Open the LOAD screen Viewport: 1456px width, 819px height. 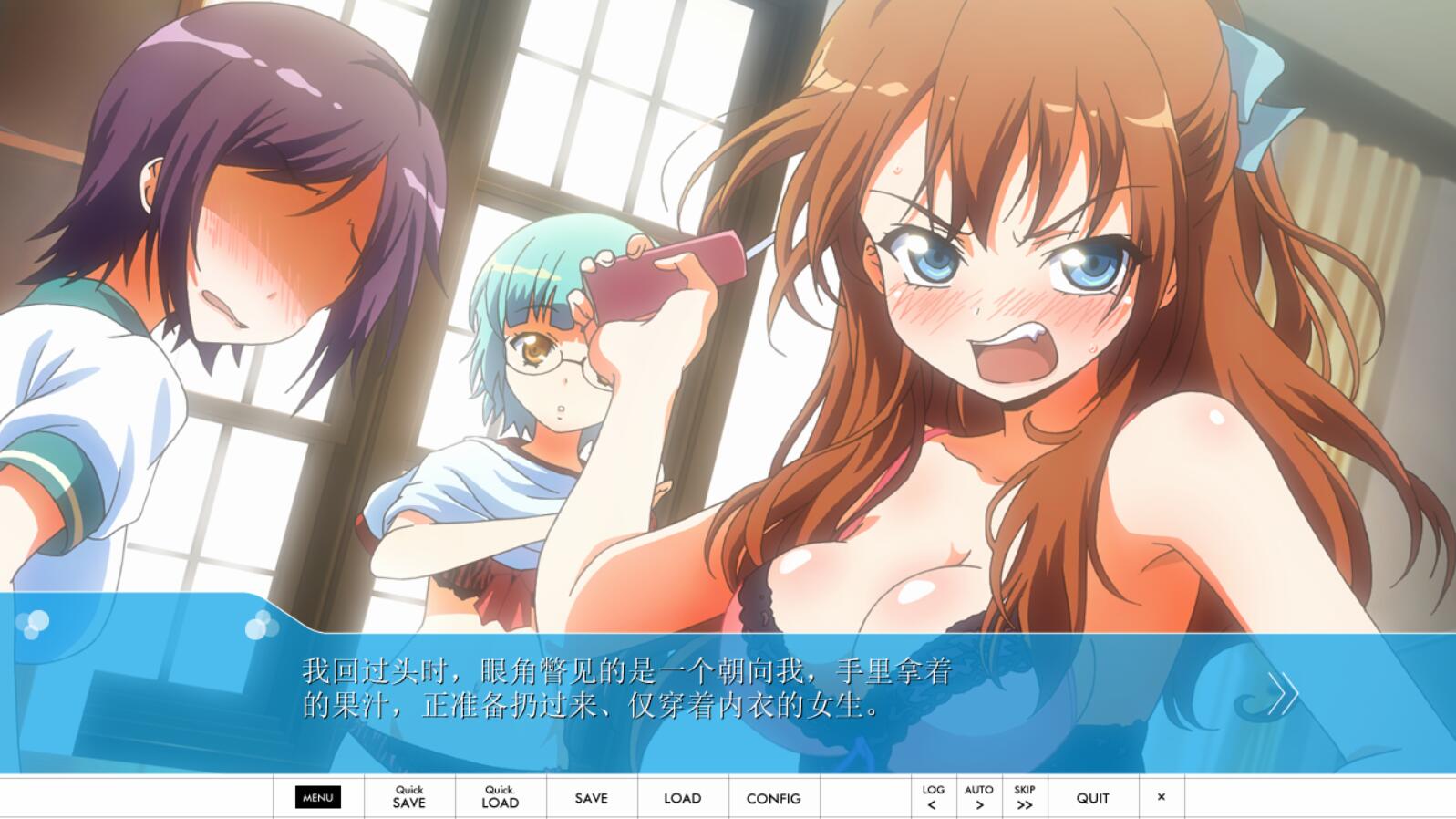[x=683, y=798]
